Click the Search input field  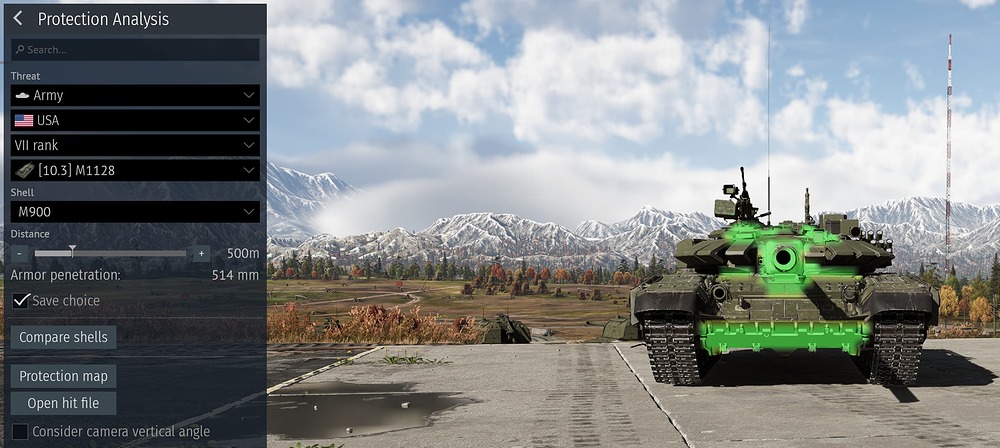pyautogui.click(x=135, y=49)
